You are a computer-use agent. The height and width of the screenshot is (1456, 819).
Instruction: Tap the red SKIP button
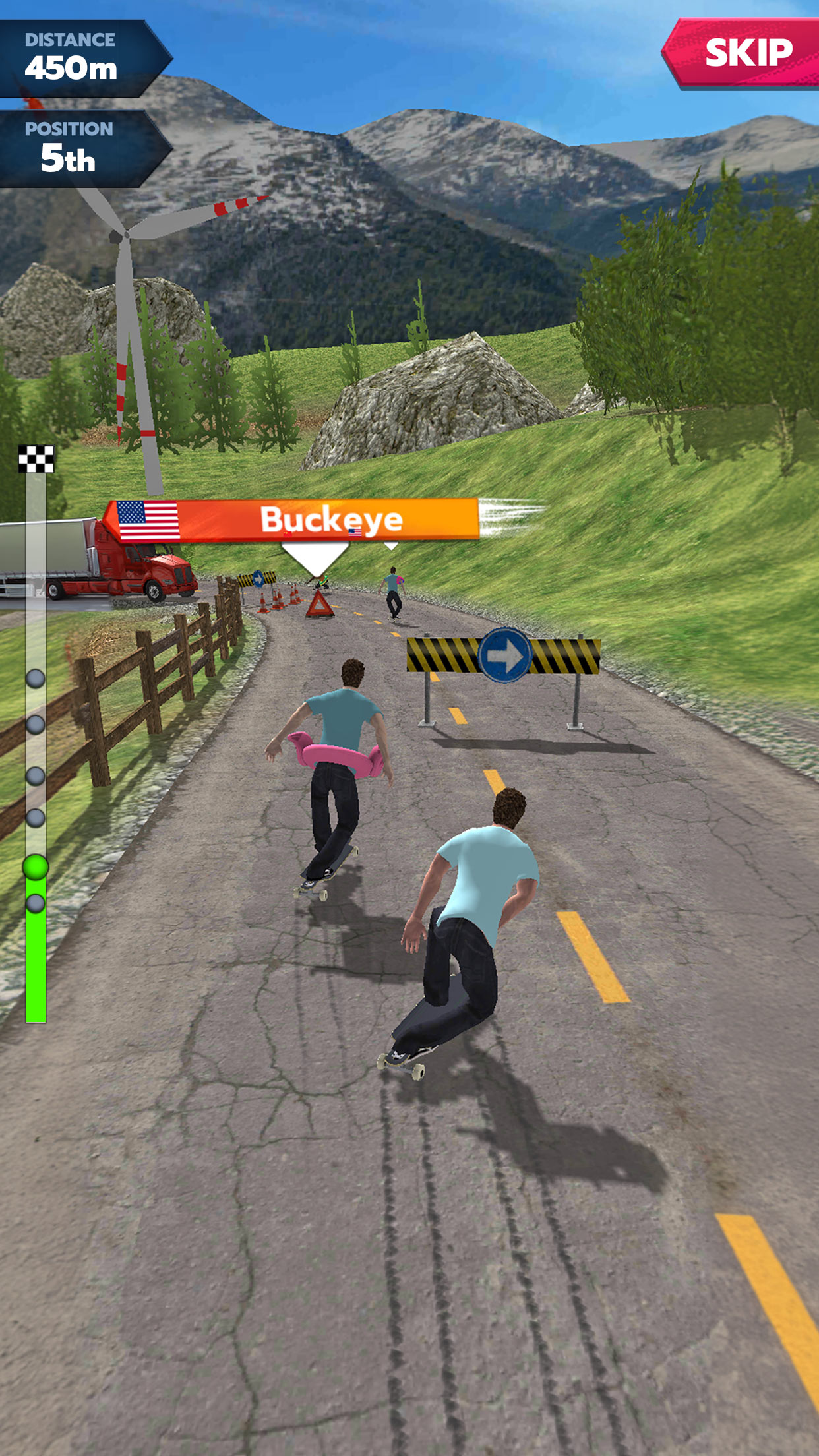[x=745, y=53]
